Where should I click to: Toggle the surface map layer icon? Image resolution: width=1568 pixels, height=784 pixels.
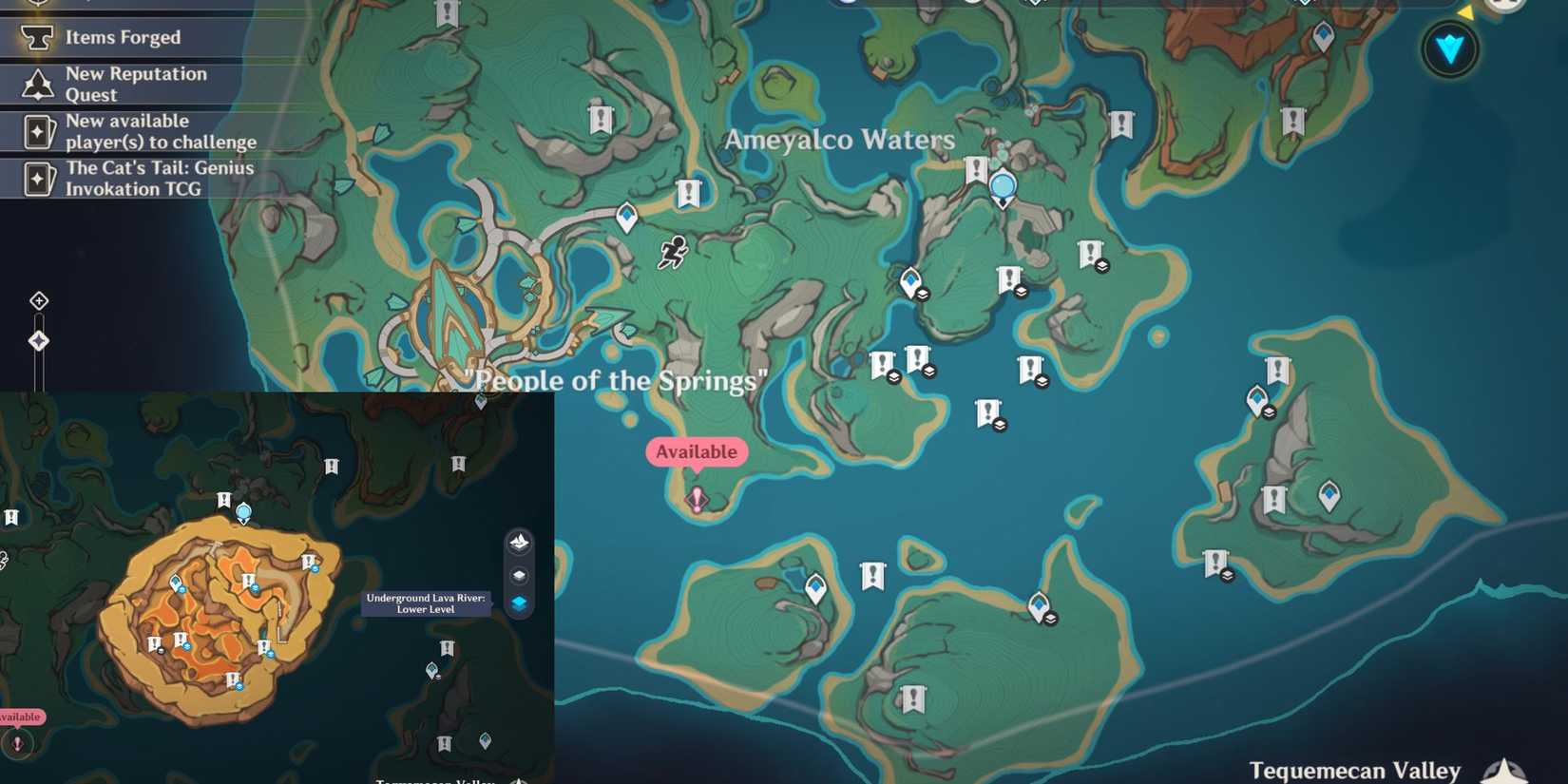(x=519, y=543)
